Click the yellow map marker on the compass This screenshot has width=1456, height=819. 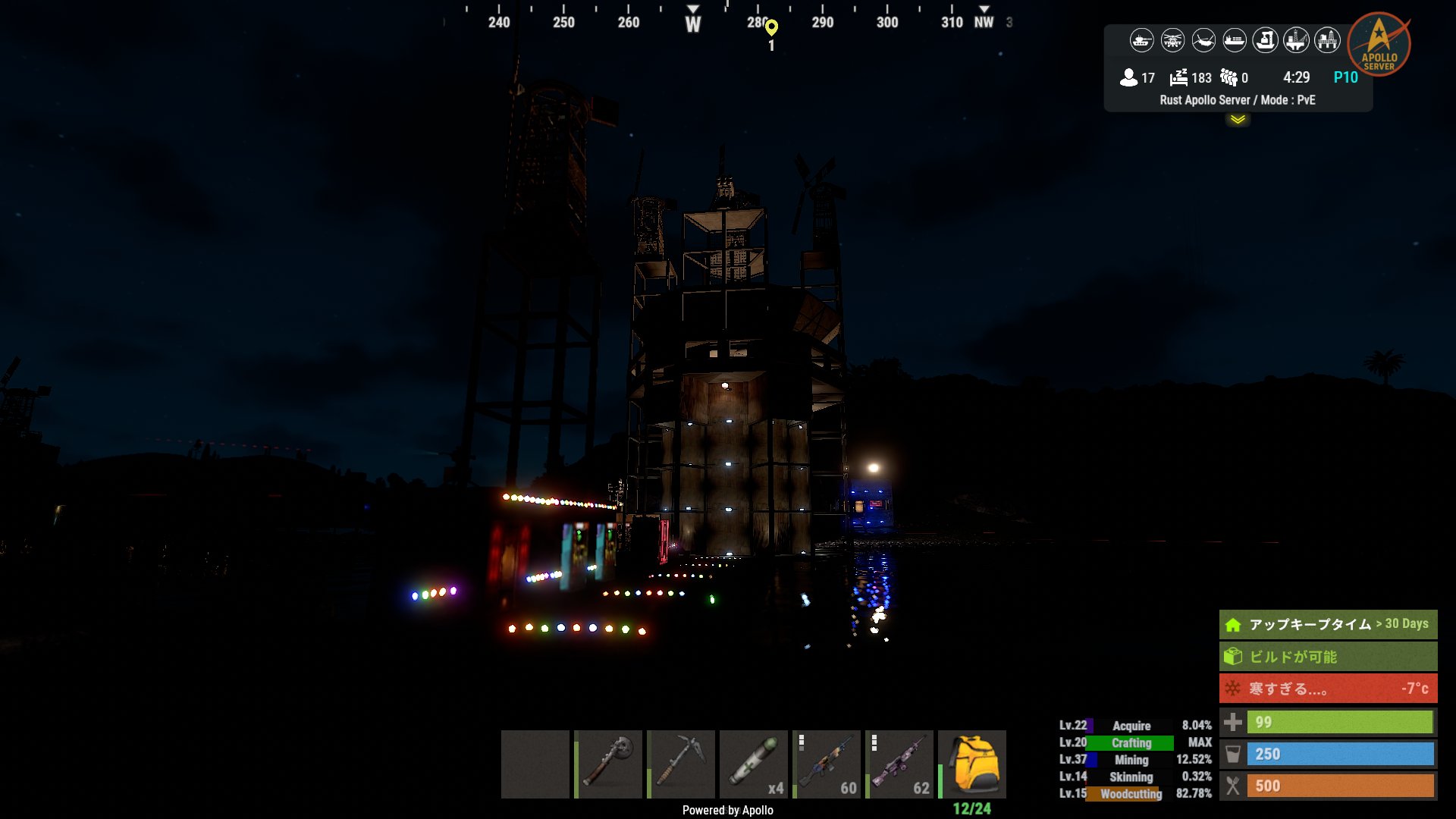click(x=771, y=28)
